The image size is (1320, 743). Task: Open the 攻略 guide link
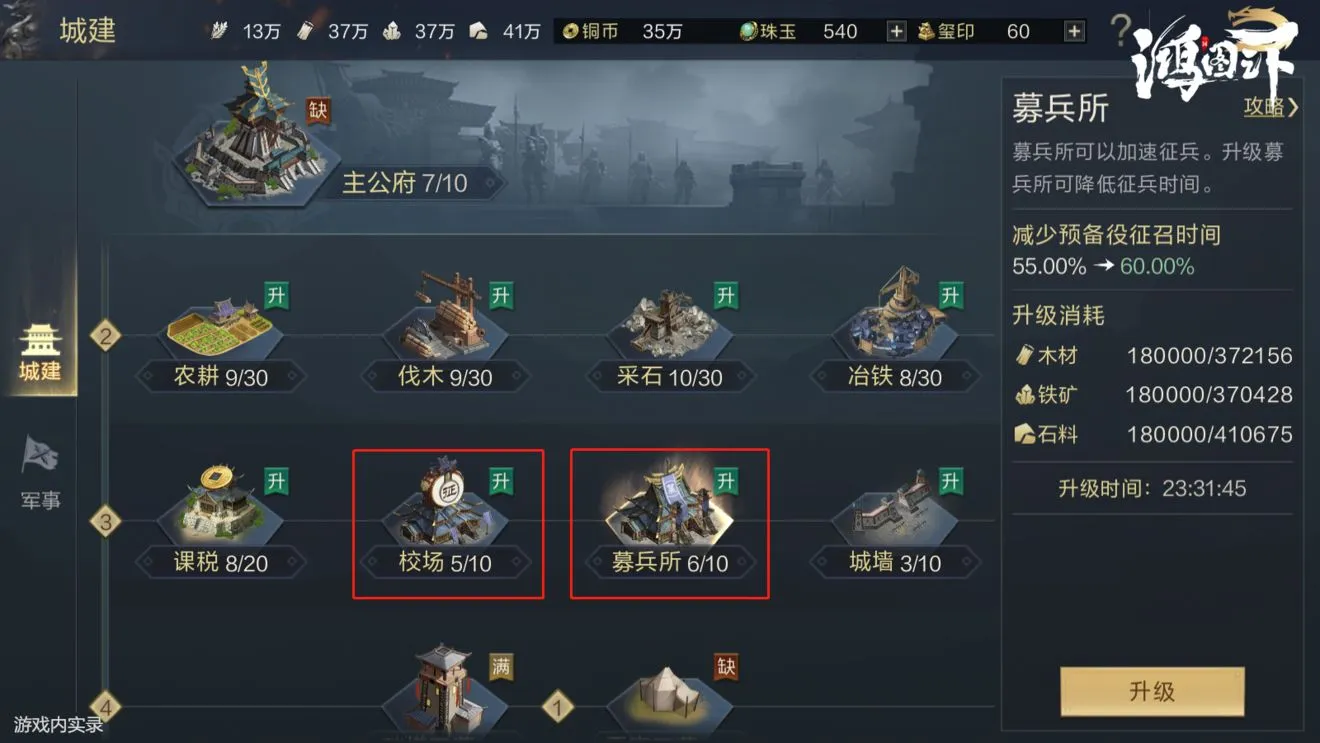coord(1264,107)
